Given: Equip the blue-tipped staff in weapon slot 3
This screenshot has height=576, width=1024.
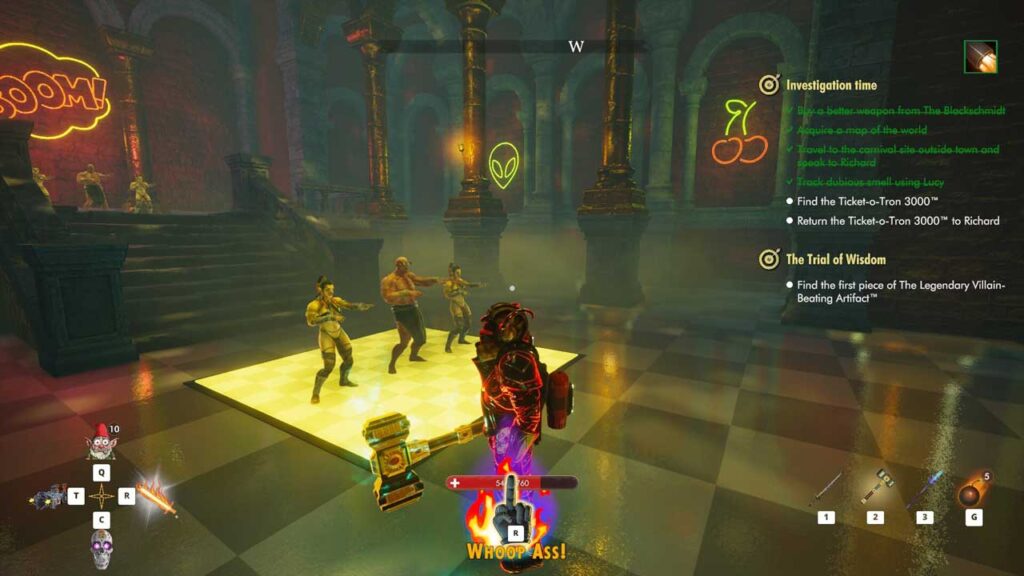Looking at the screenshot, I should [x=925, y=488].
